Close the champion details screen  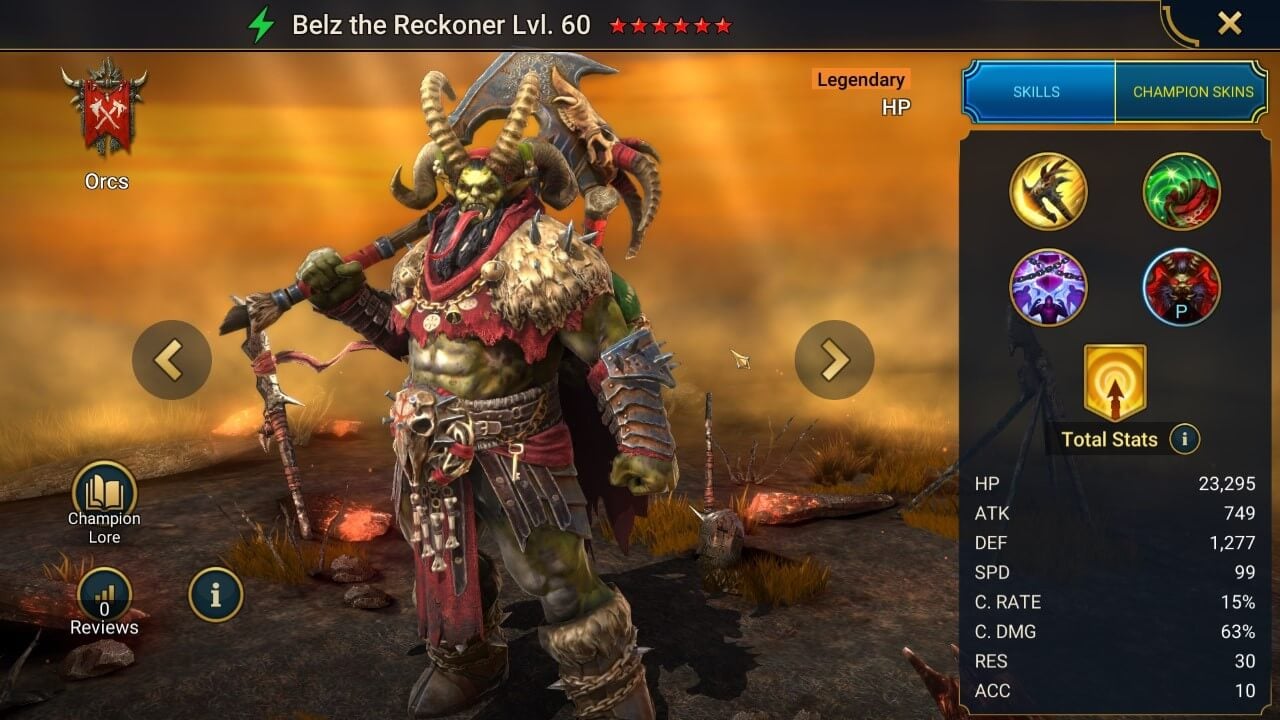click(x=1229, y=24)
